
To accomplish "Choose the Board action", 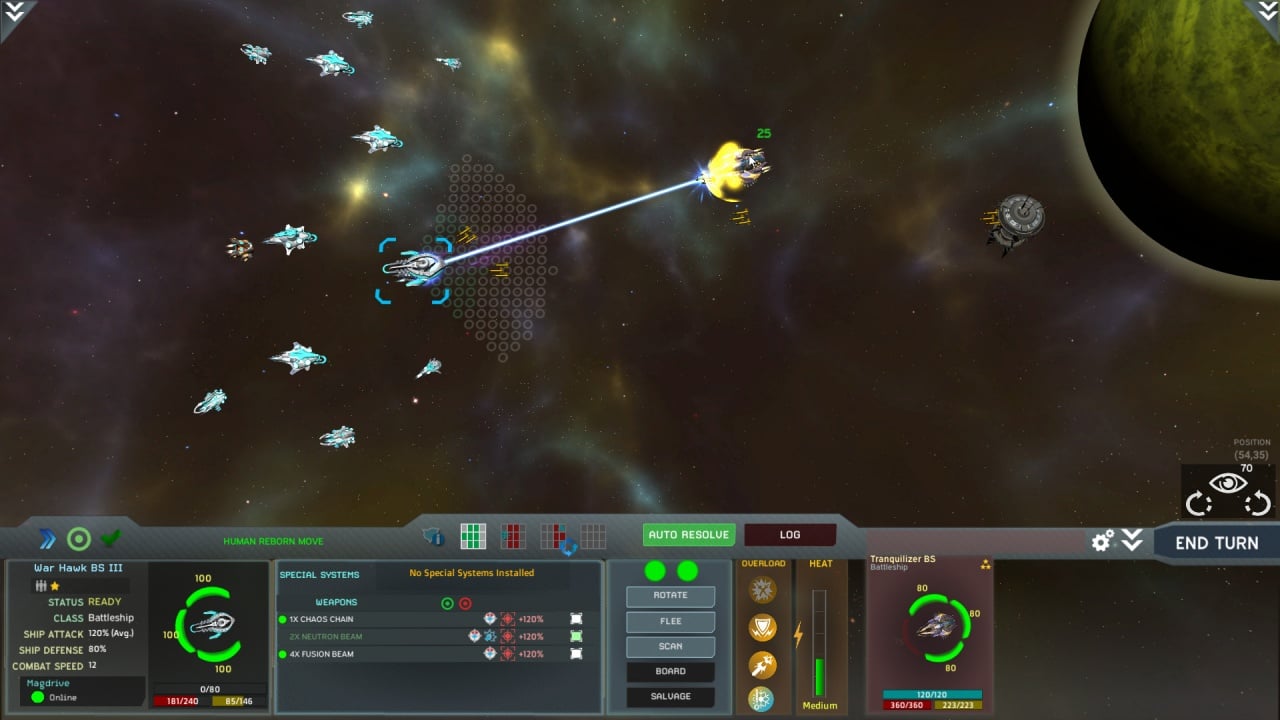I will point(670,671).
